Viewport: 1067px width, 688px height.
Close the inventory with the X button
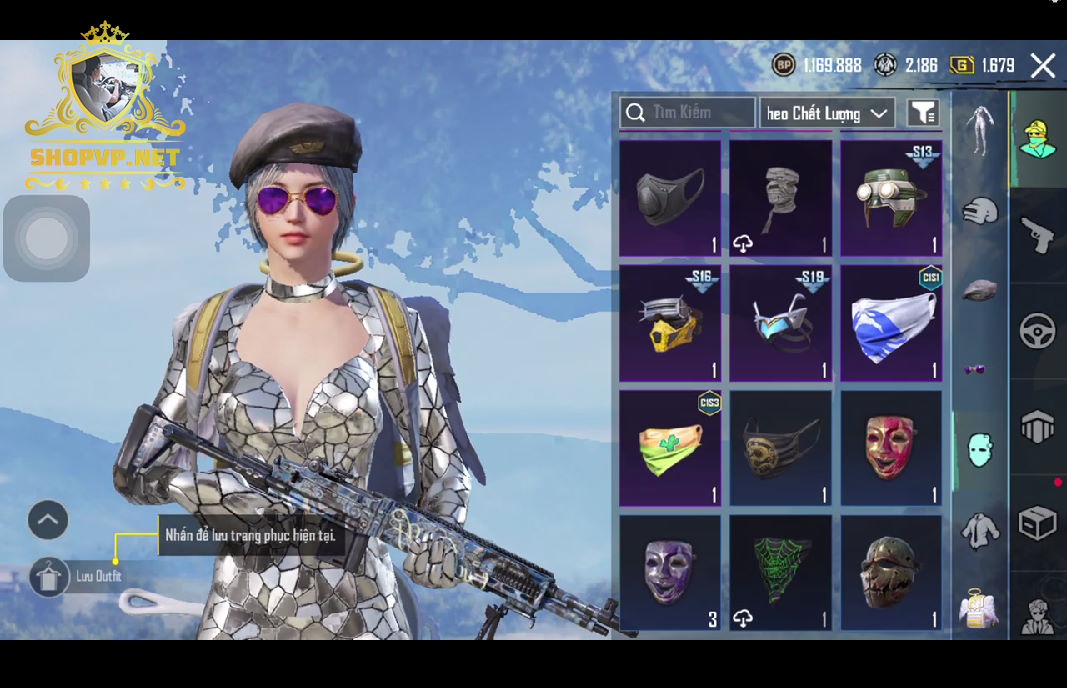[1042, 66]
